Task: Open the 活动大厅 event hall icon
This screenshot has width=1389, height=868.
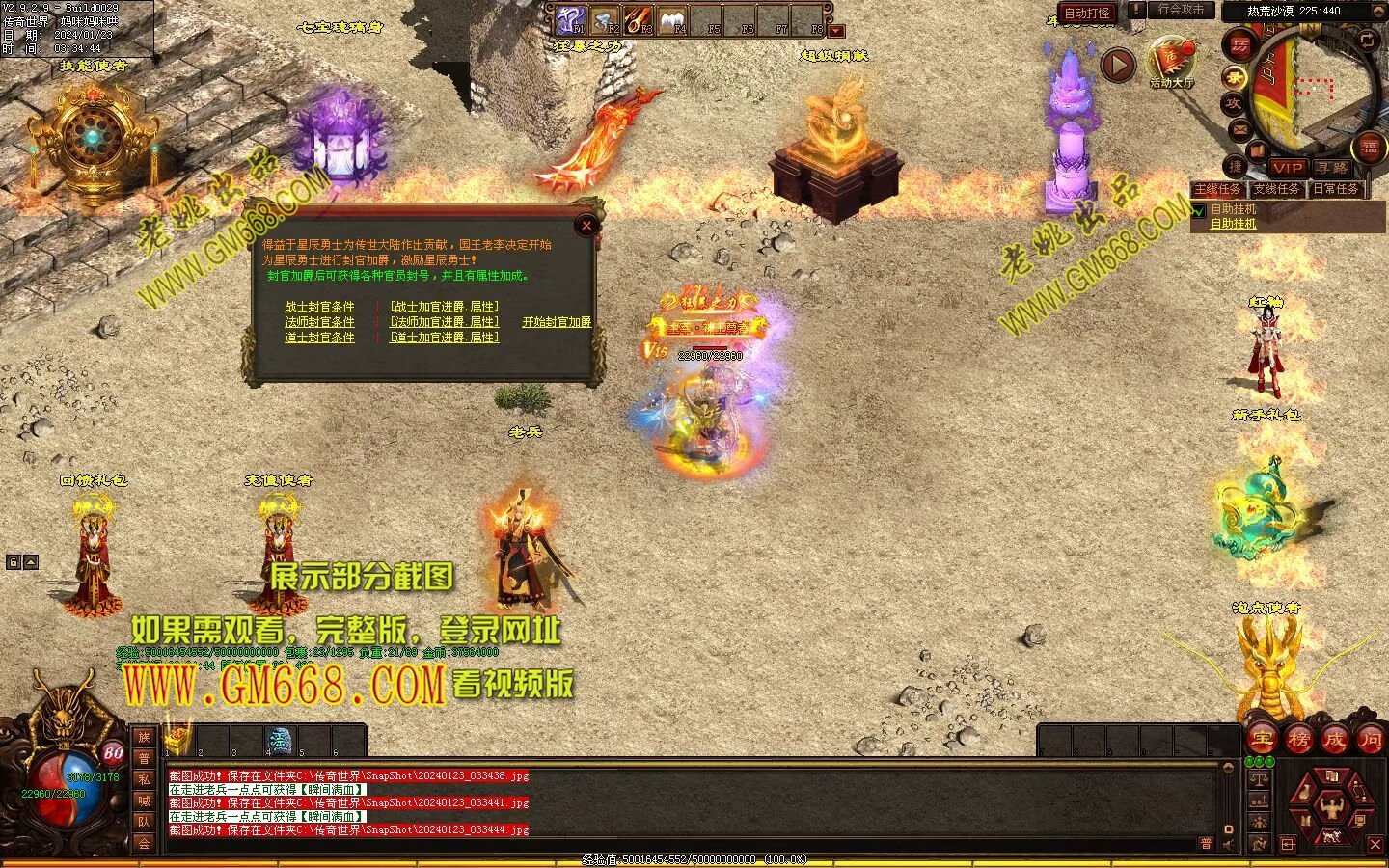Action: pyautogui.click(x=1172, y=63)
